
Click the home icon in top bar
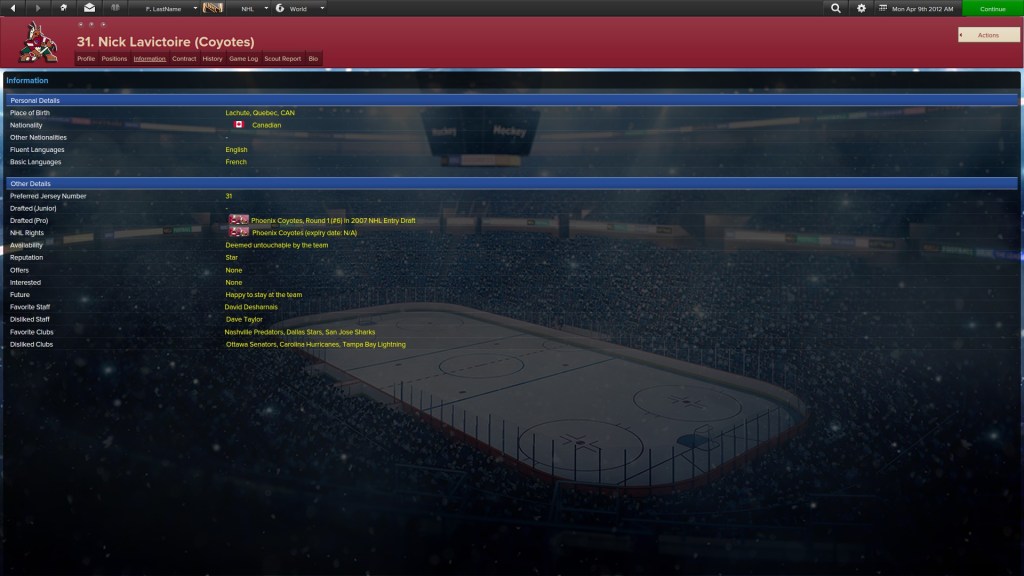(x=64, y=8)
